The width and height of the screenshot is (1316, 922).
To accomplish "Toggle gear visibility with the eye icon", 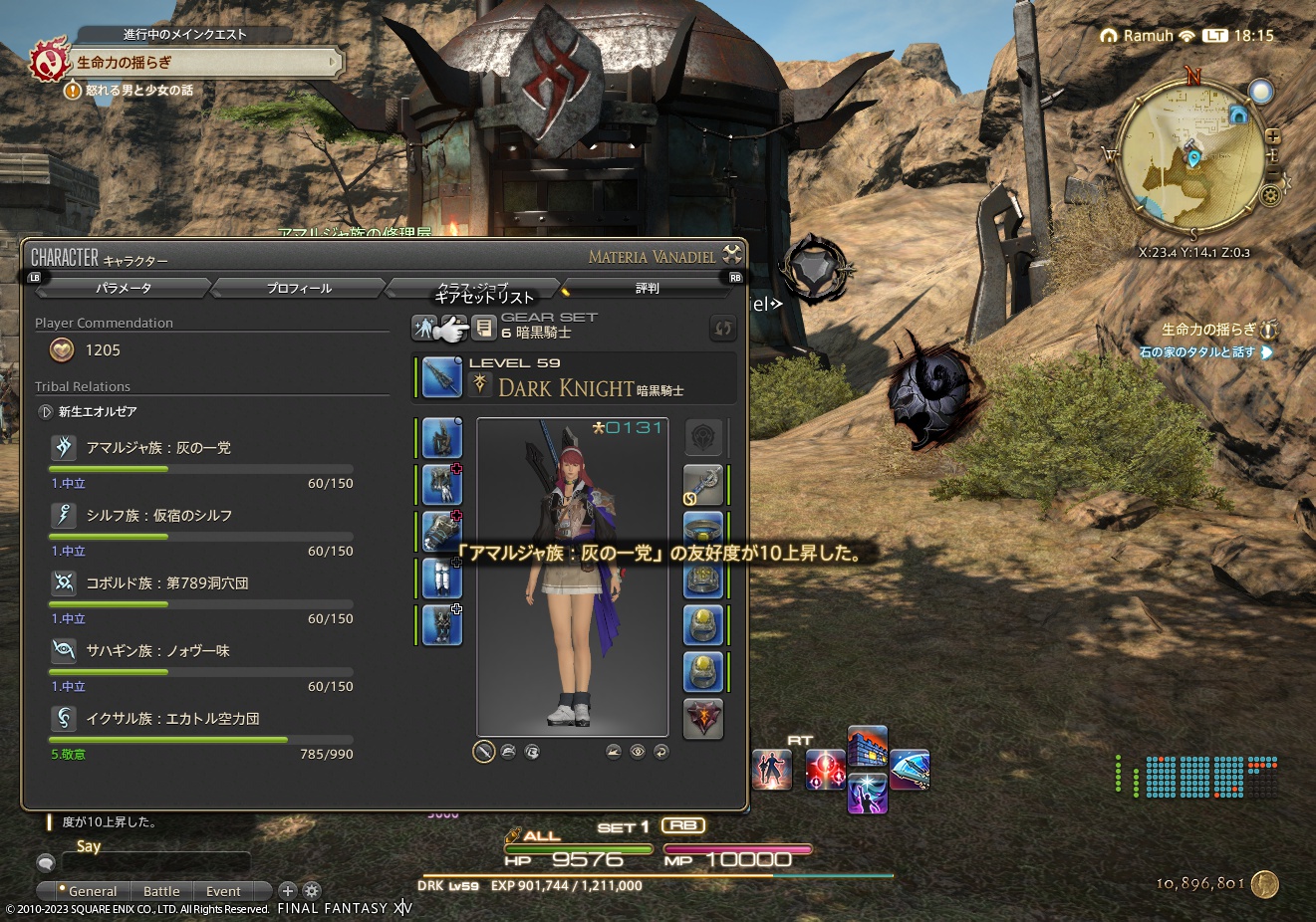I will coord(638,751).
